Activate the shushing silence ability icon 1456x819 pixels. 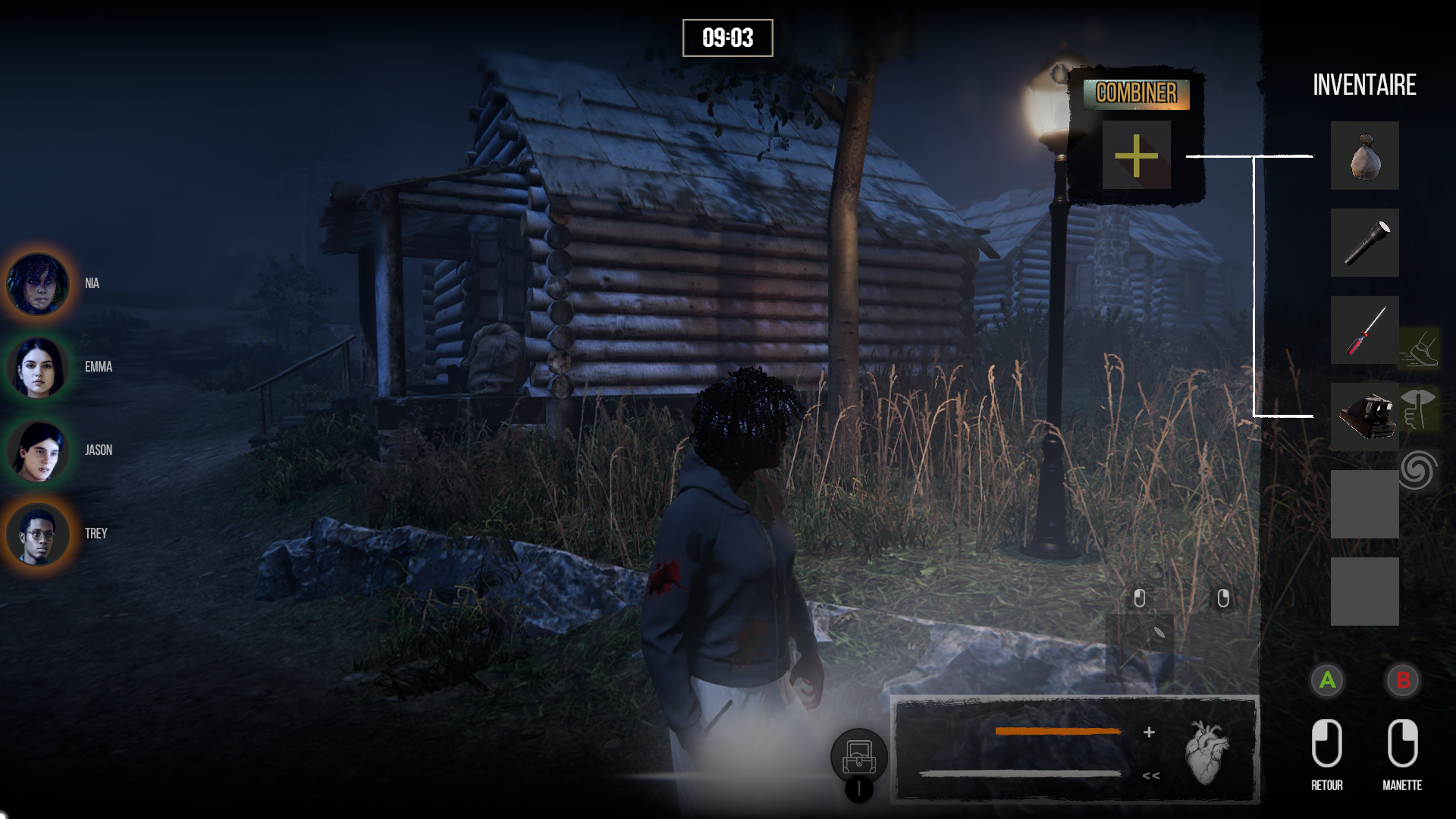coord(1419,409)
